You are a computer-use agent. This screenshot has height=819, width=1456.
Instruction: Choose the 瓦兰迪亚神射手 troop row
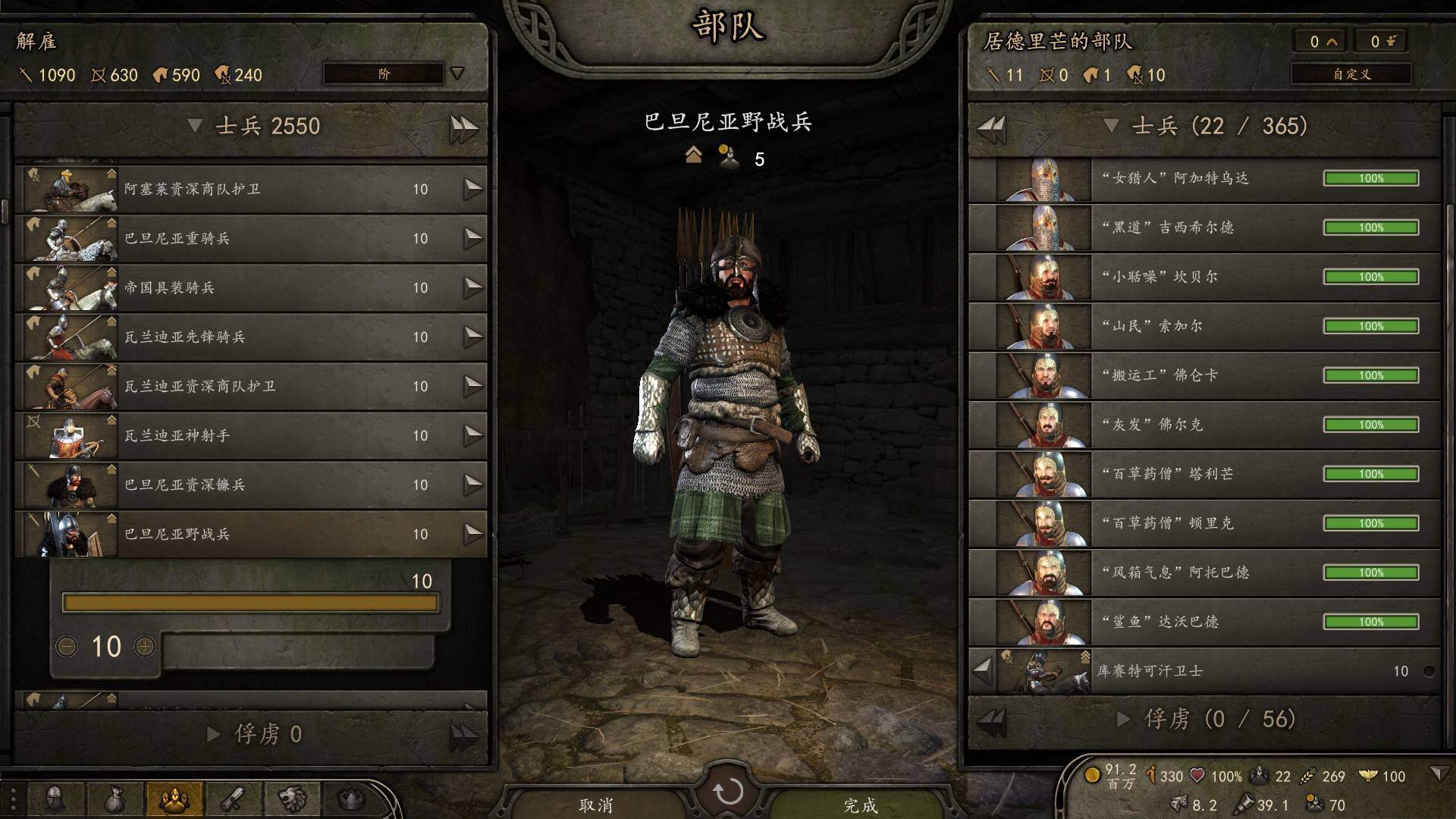coord(250,435)
